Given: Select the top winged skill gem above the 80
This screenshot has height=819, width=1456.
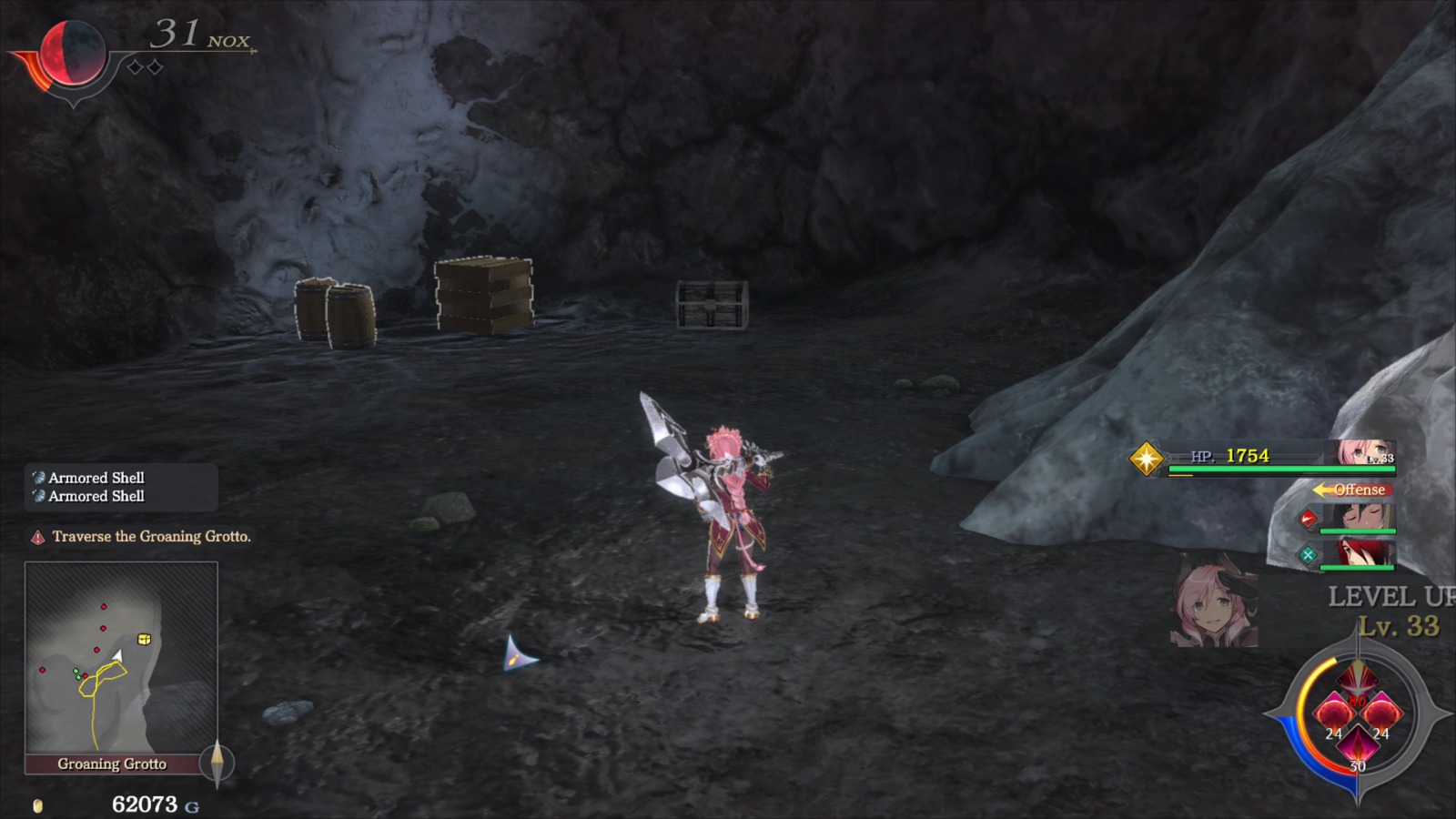Looking at the screenshot, I should point(1357,680).
